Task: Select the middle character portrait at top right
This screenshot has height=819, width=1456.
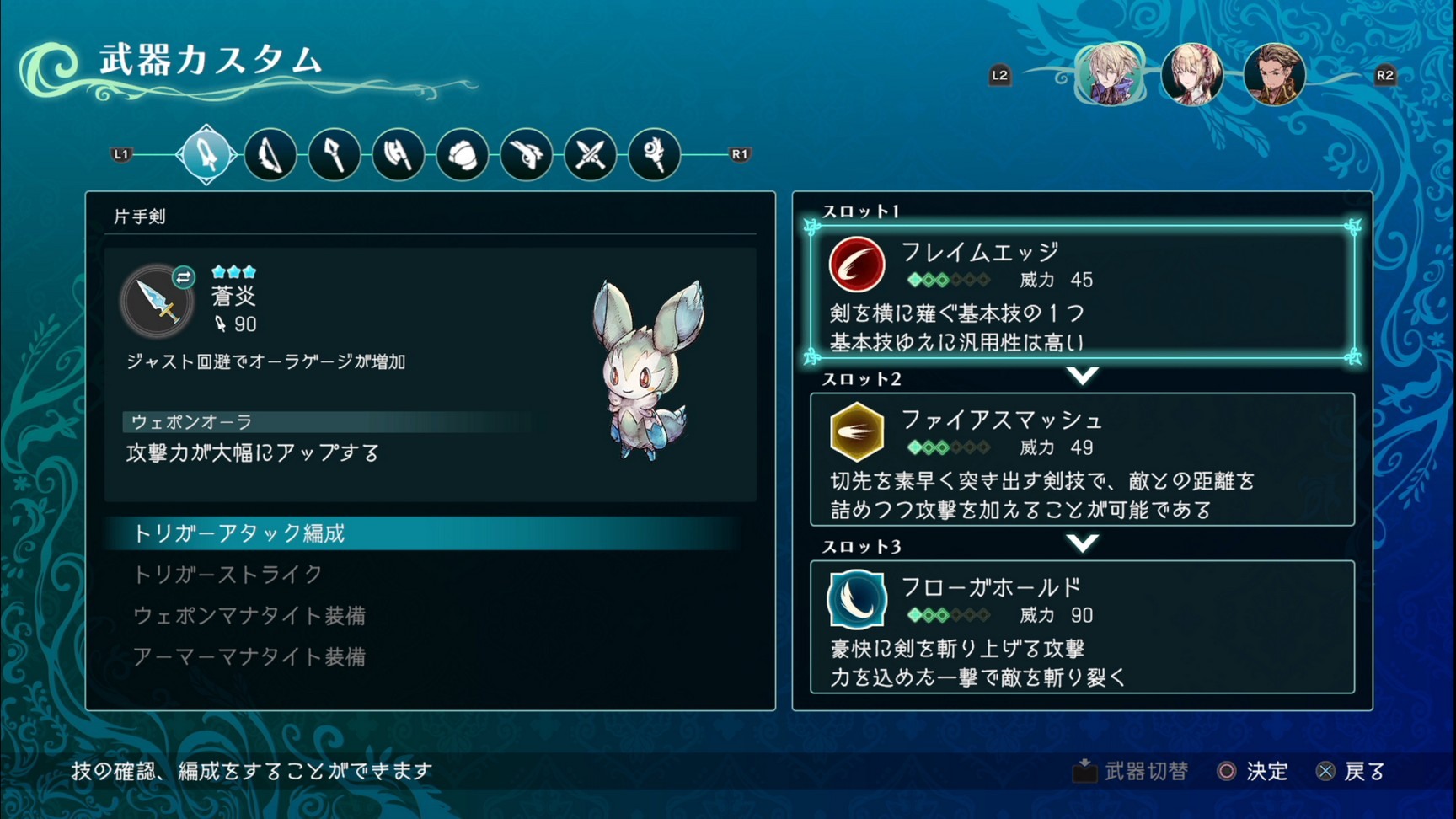Action: (x=1192, y=74)
